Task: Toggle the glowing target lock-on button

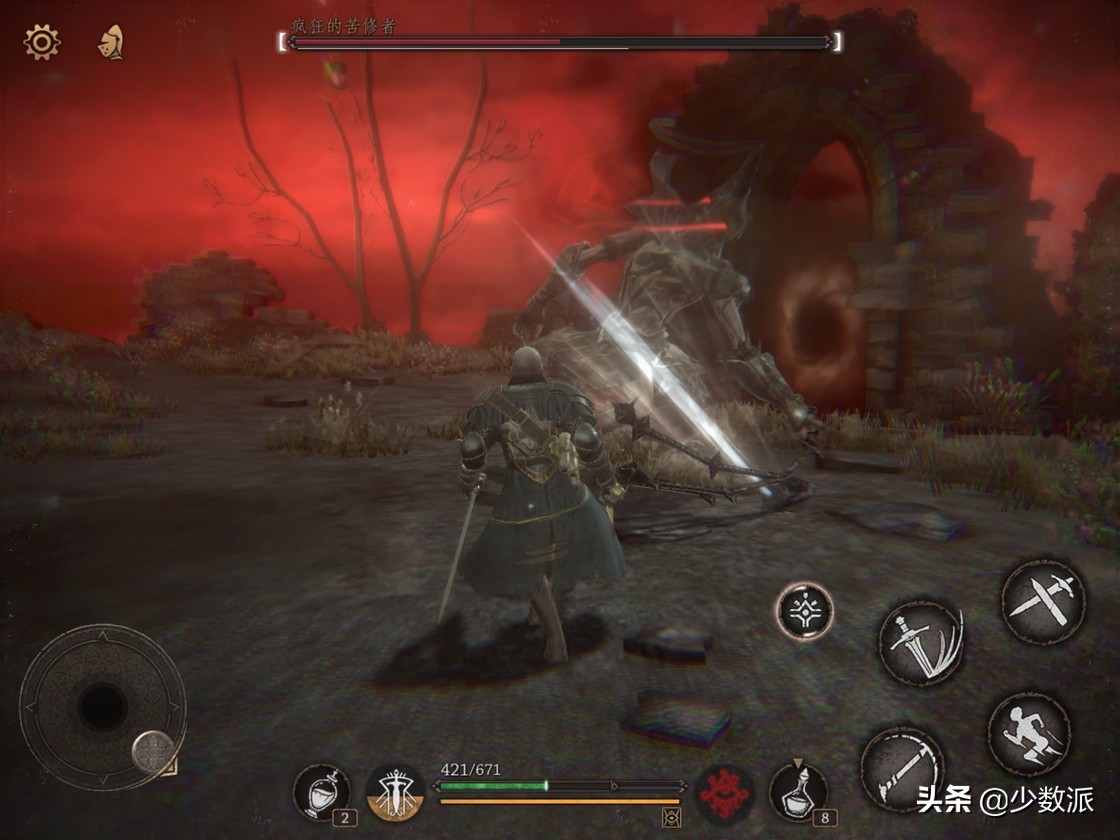Action: point(804,610)
